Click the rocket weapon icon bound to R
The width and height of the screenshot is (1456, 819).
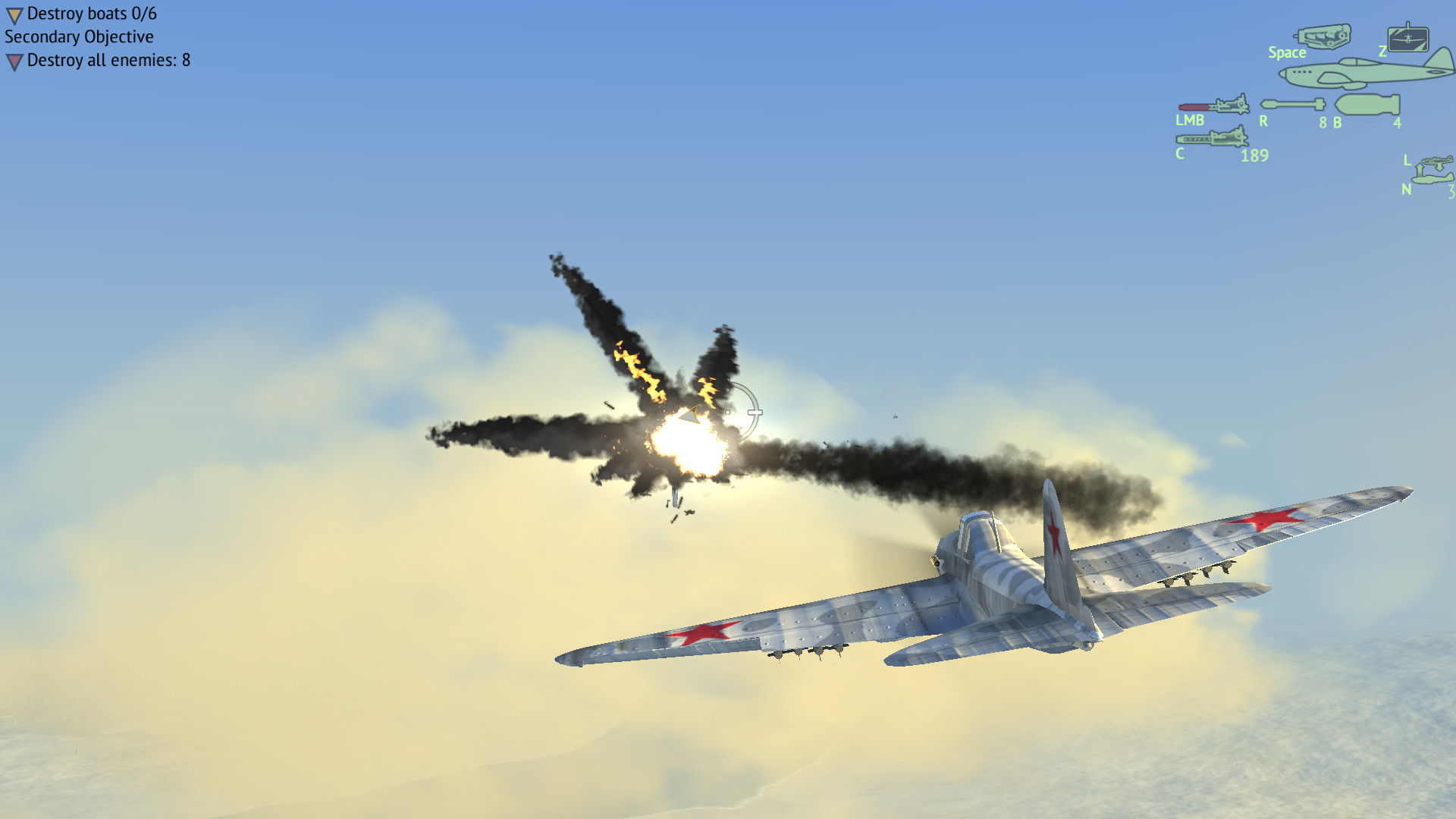1293,102
